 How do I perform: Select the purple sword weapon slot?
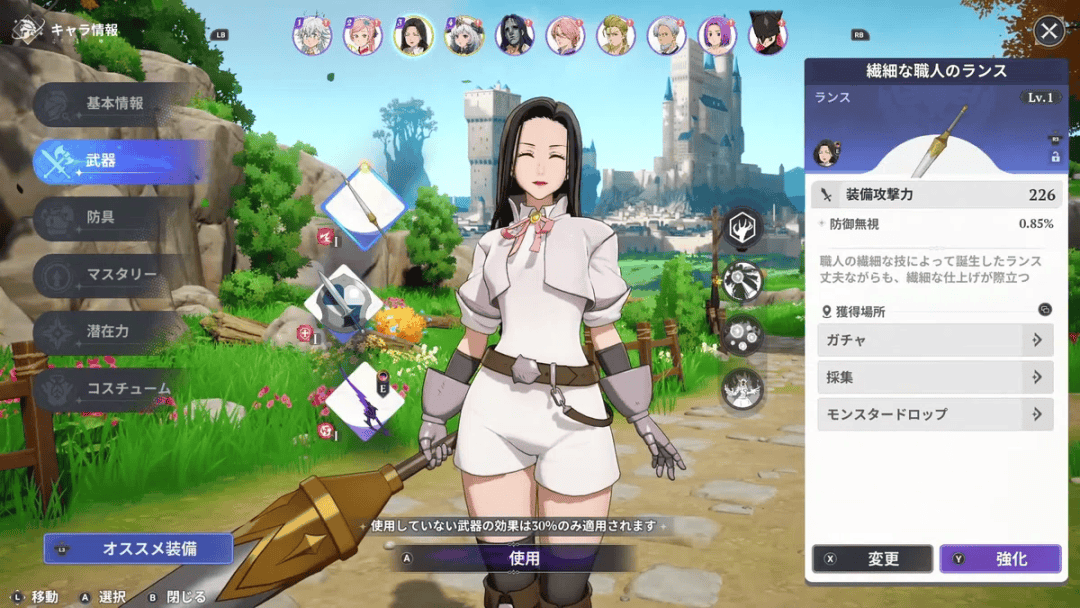(364, 401)
